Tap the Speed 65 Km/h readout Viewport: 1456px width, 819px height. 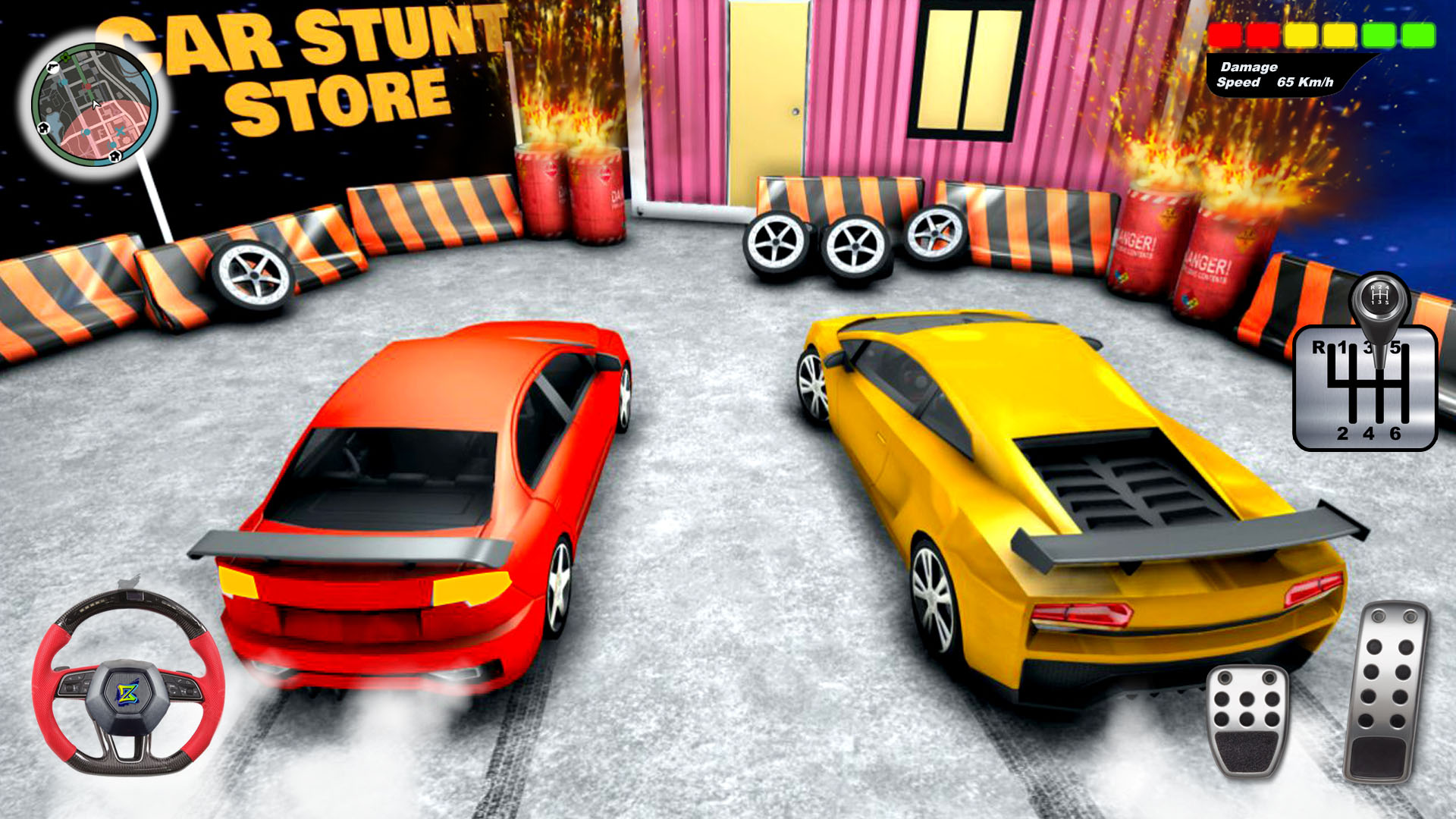(x=1282, y=80)
